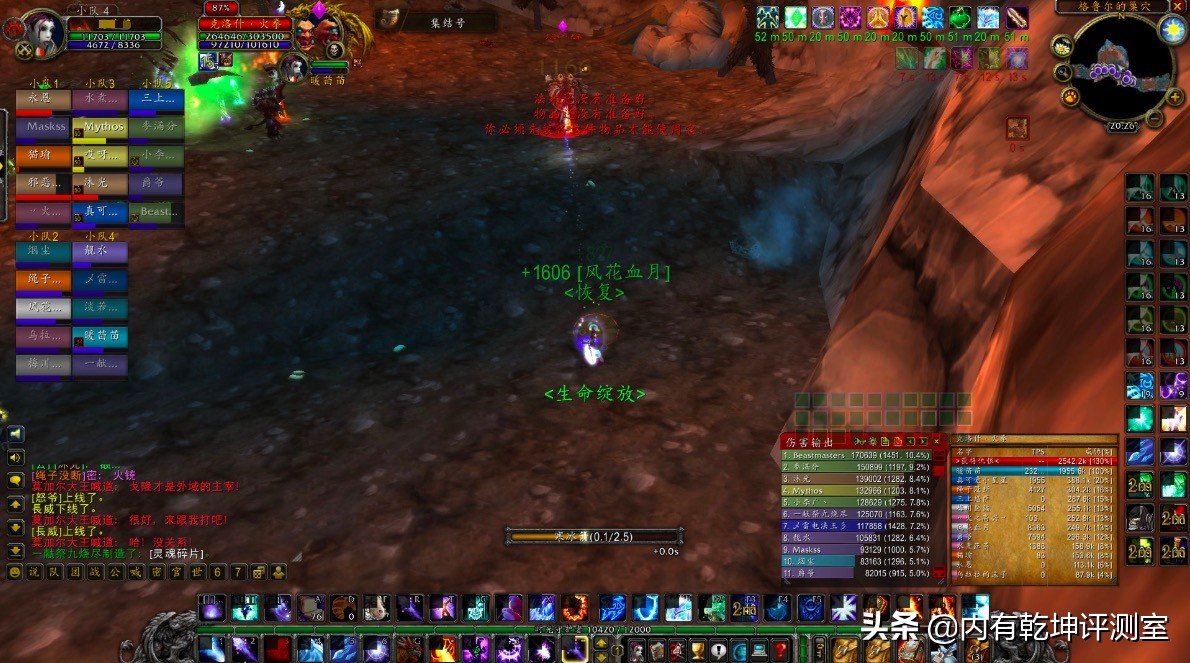Close the damage meter window
The height and width of the screenshot is (663, 1190).
point(936,441)
